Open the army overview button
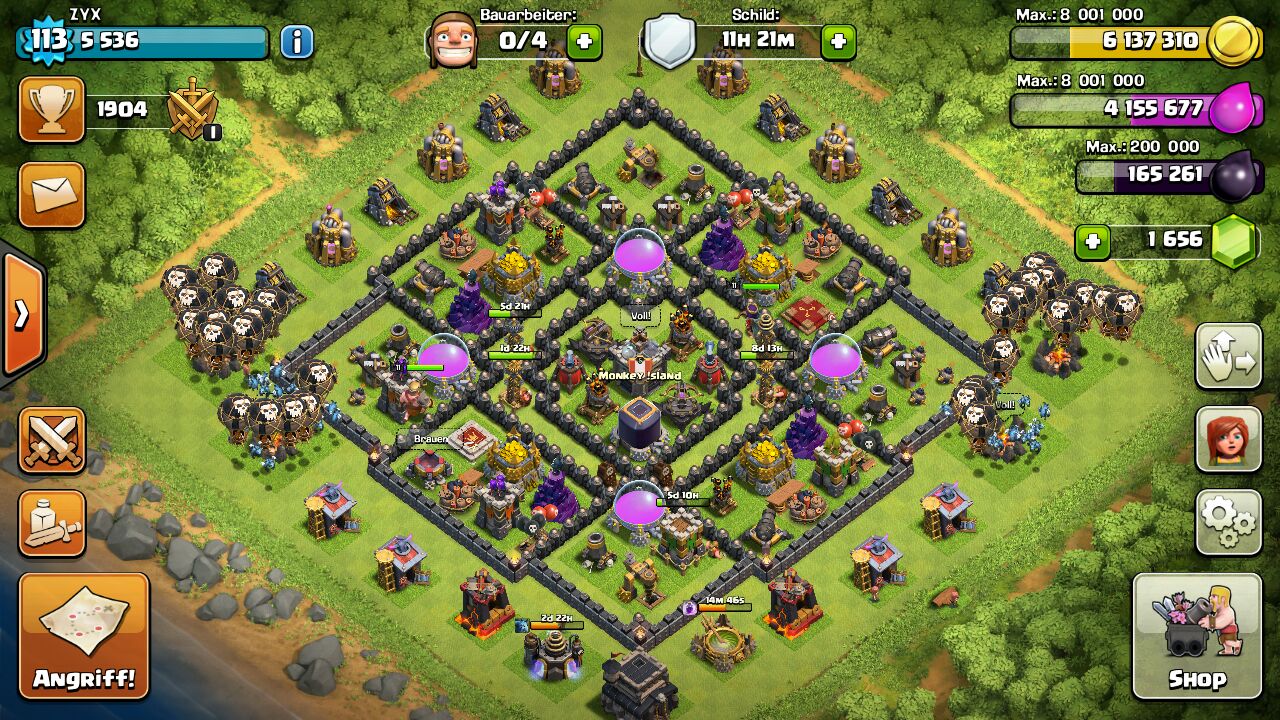 pyautogui.click(x=52, y=524)
